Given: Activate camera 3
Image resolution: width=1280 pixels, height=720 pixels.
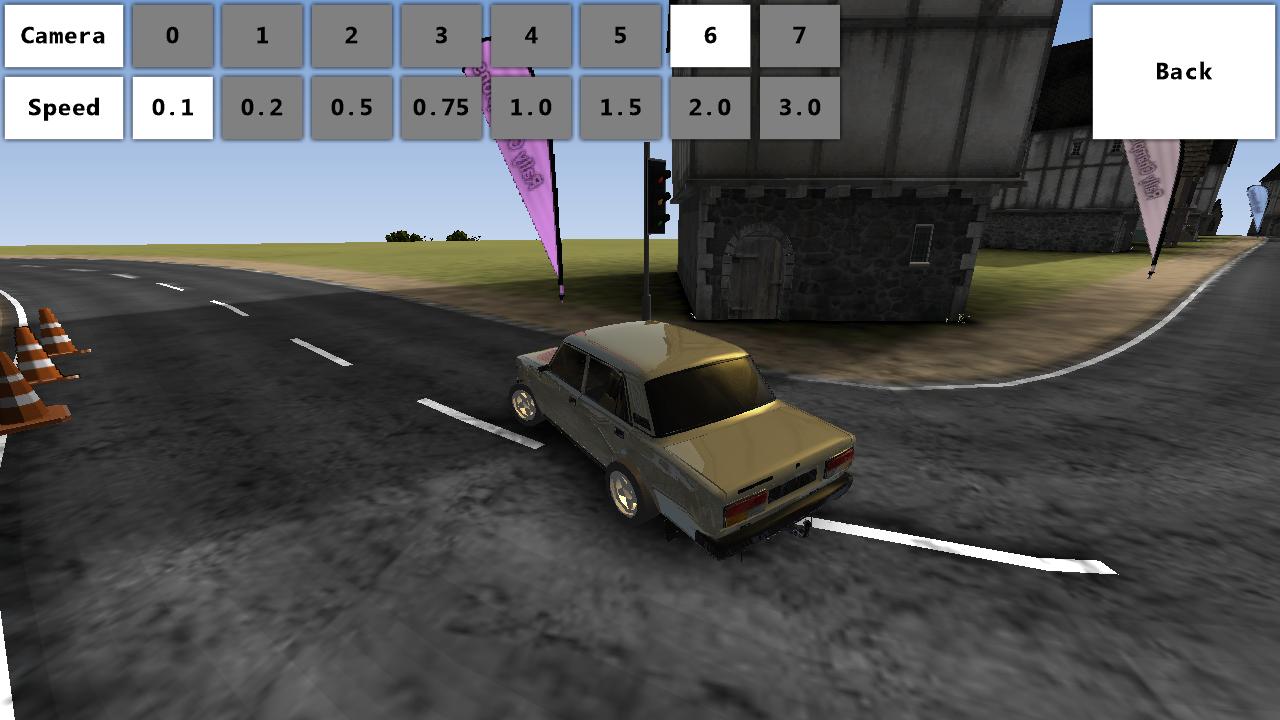Looking at the screenshot, I should pos(441,36).
